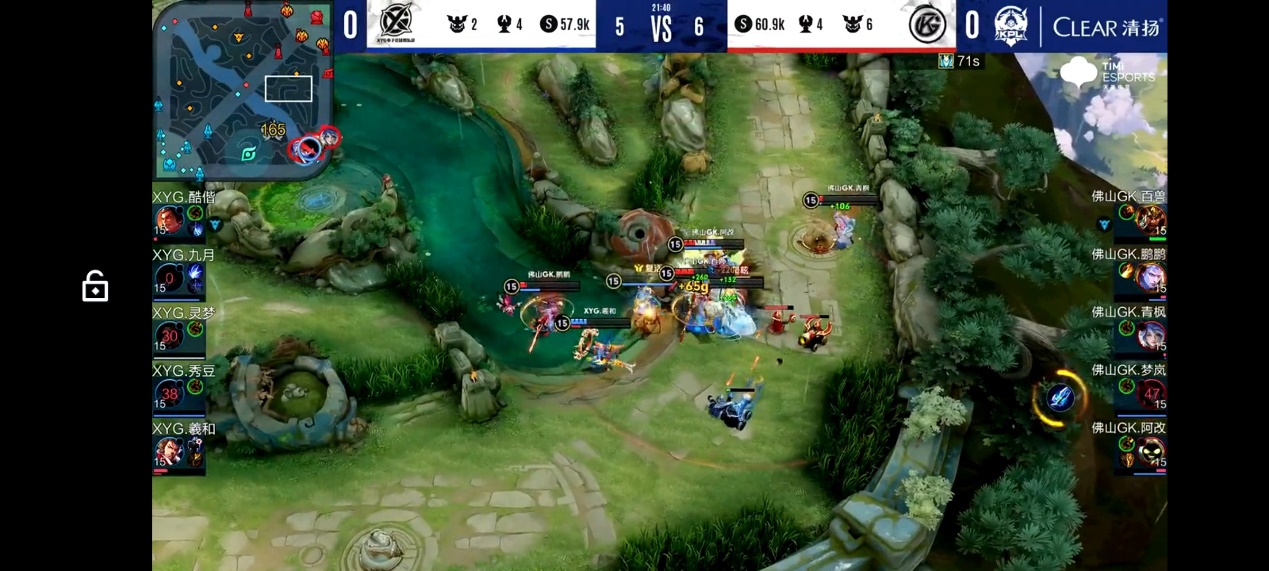Pick 佛山GK.梦岚 player portrait
1269x571 pixels.
click(1150, 394)
